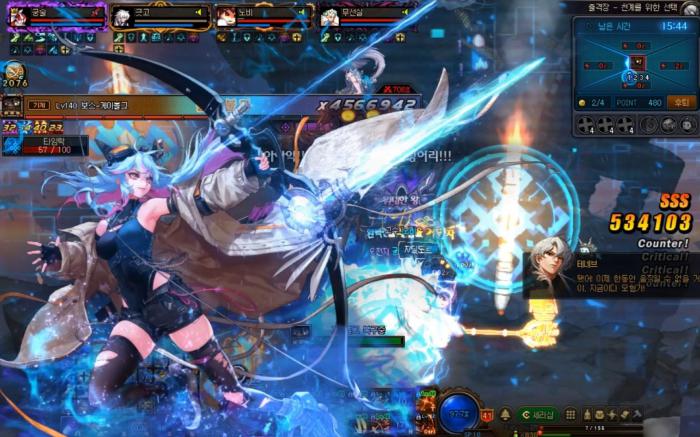This screenshot has height=437, width=700.
Task: Click the 타임락 buff icon
Action: coord(12,146)
